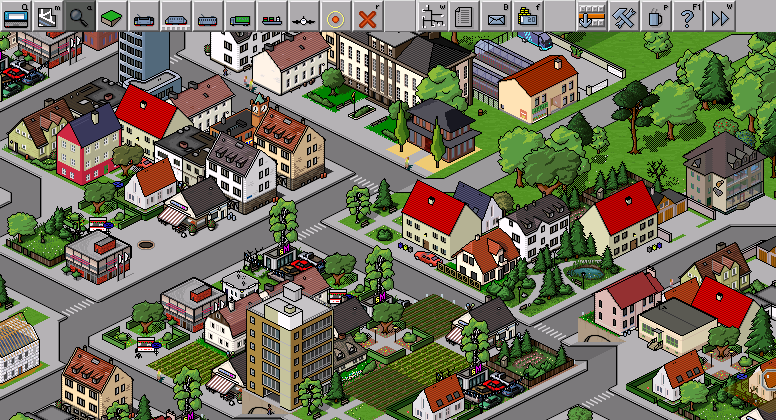Open the ship harbour tools
The height and width of the screenshot is (420, 776).
(272, 16)
